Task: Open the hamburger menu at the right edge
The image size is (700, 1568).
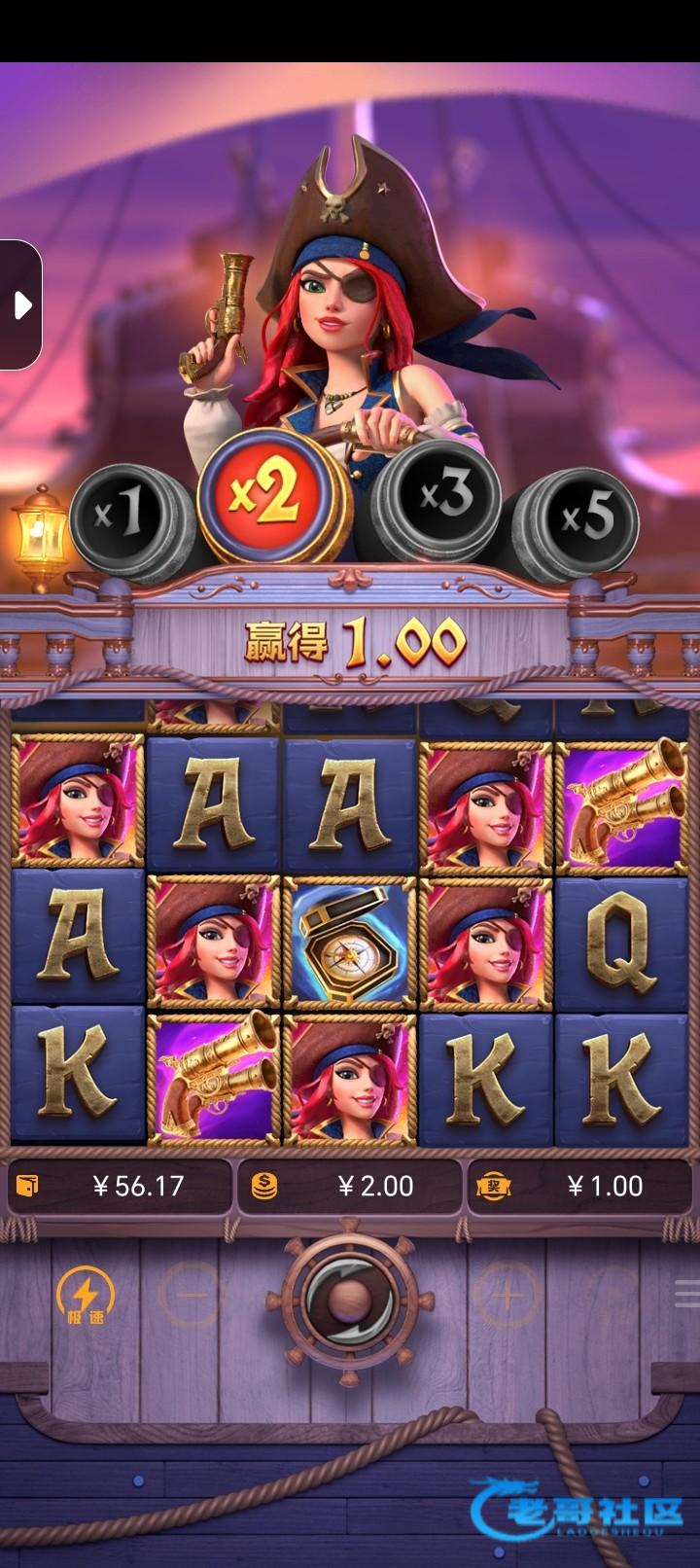Action: [x=687, y=1294]
